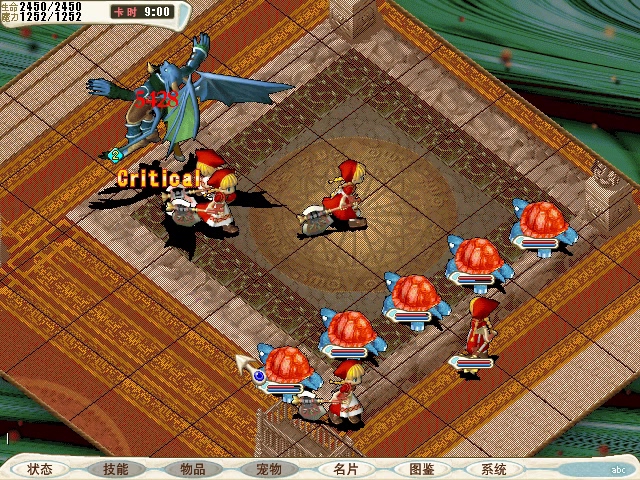Viewport: 640px width, 480px height.
Task: Open the 名片 (Name Card) menu
Action: point(344,469)
